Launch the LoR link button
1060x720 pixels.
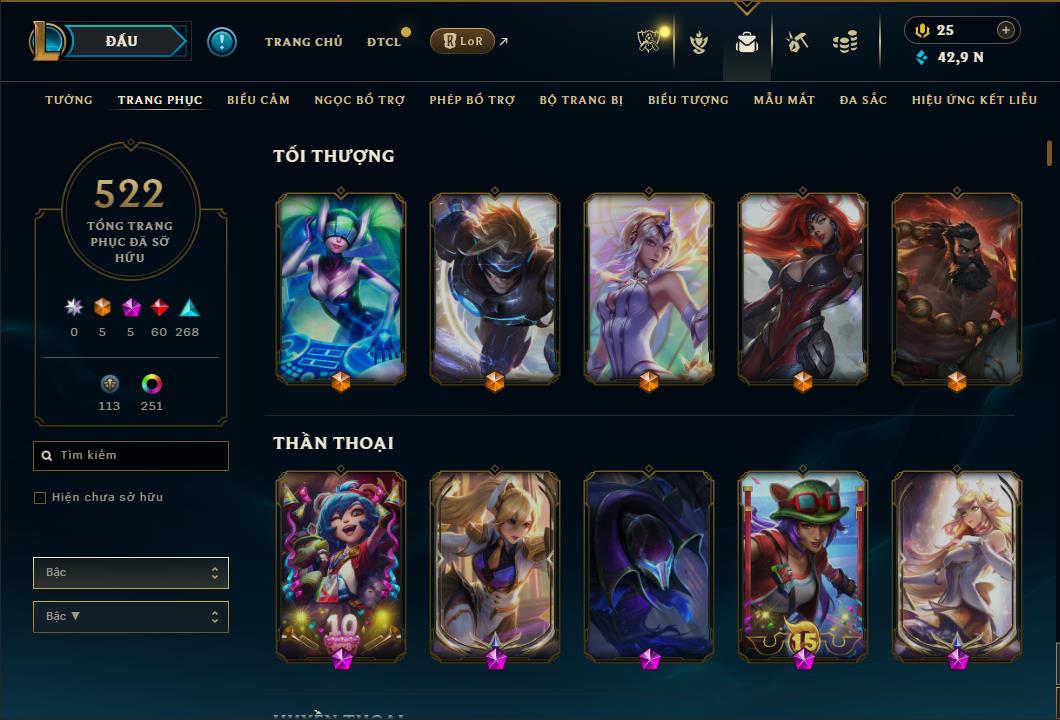point(462,41)
